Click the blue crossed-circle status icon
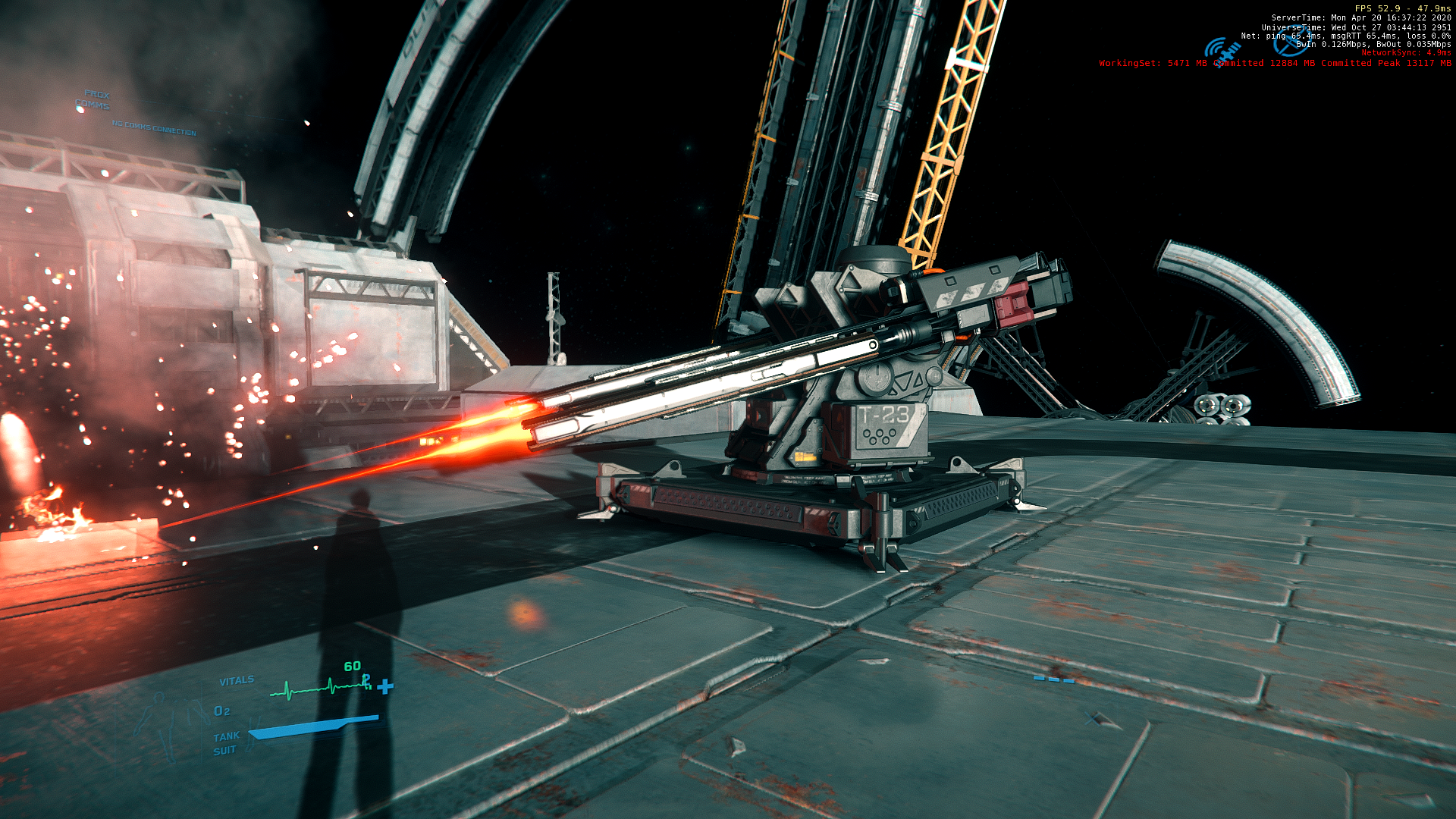1456x819 pixels. point(1288,44)
